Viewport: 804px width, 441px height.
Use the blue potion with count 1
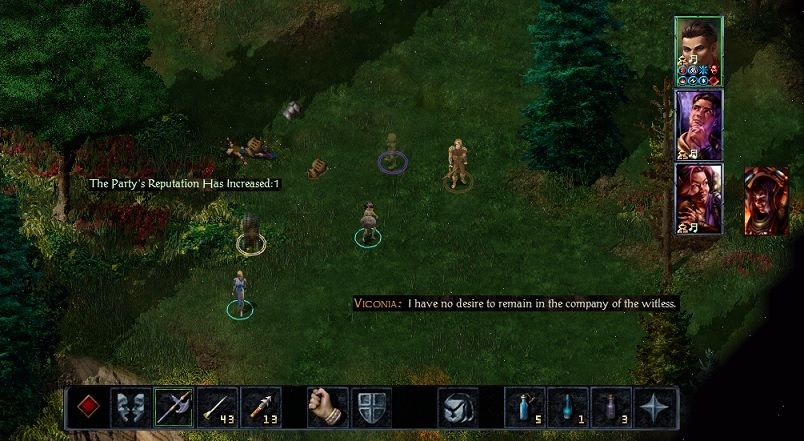pos(569,408)
